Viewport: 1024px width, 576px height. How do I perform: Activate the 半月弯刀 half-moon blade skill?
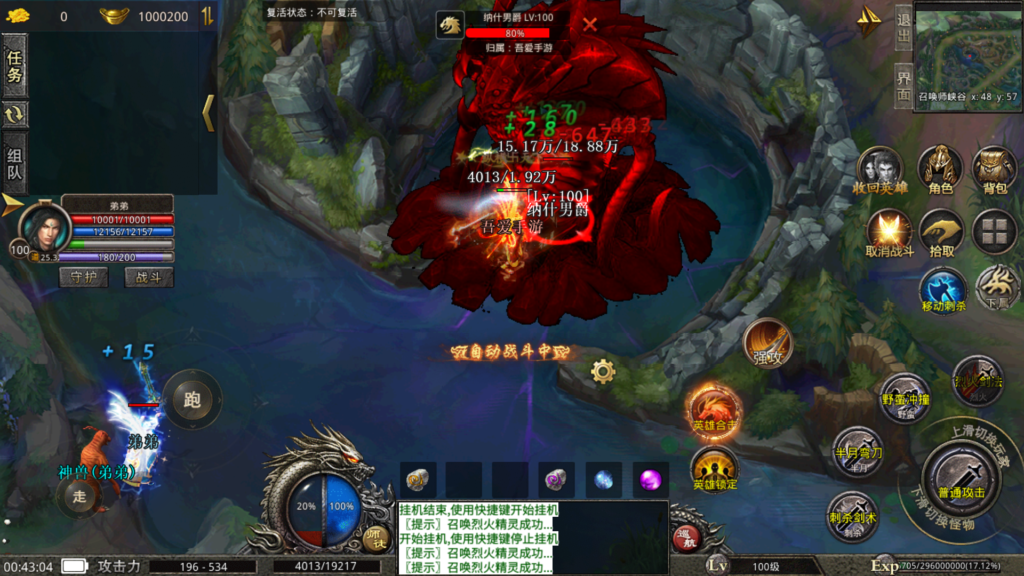point(857,449)
